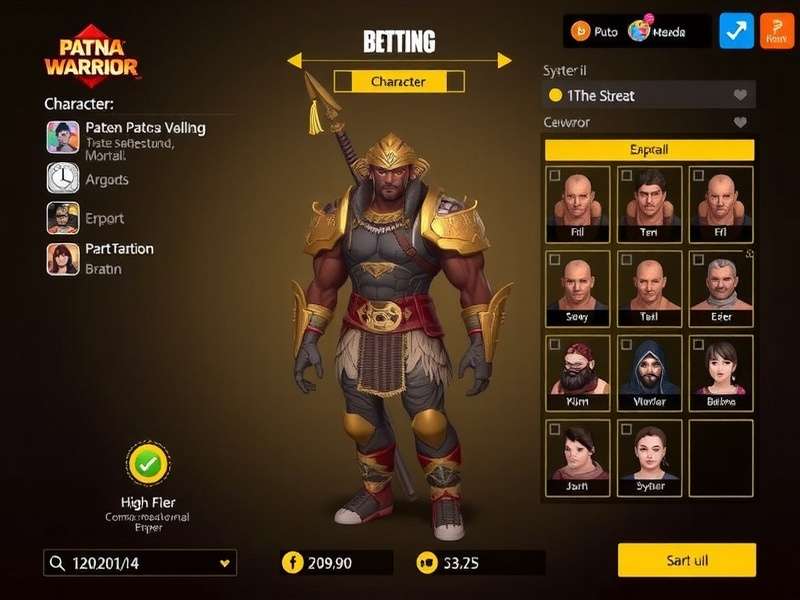Open the 120201/14 dropdown field
800x600 pixels.
click(x=140, y=563)
